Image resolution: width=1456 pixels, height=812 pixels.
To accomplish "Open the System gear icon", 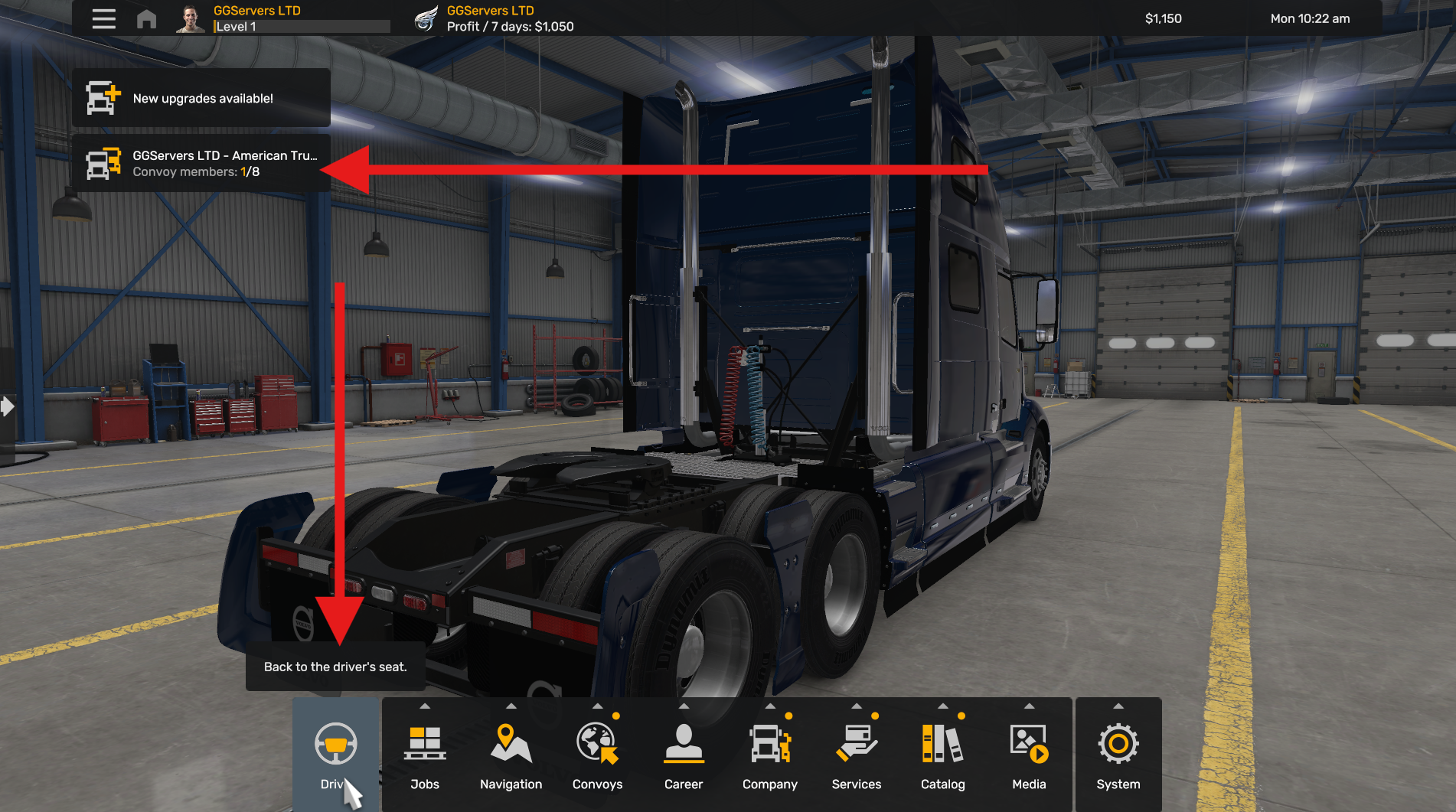I will [x=1118, y=742].
